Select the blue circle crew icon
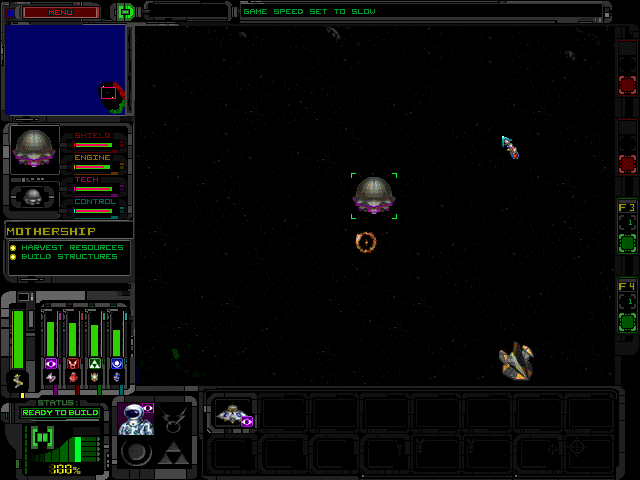The height and width of the screenshot is (480, 640). (117, 363)
